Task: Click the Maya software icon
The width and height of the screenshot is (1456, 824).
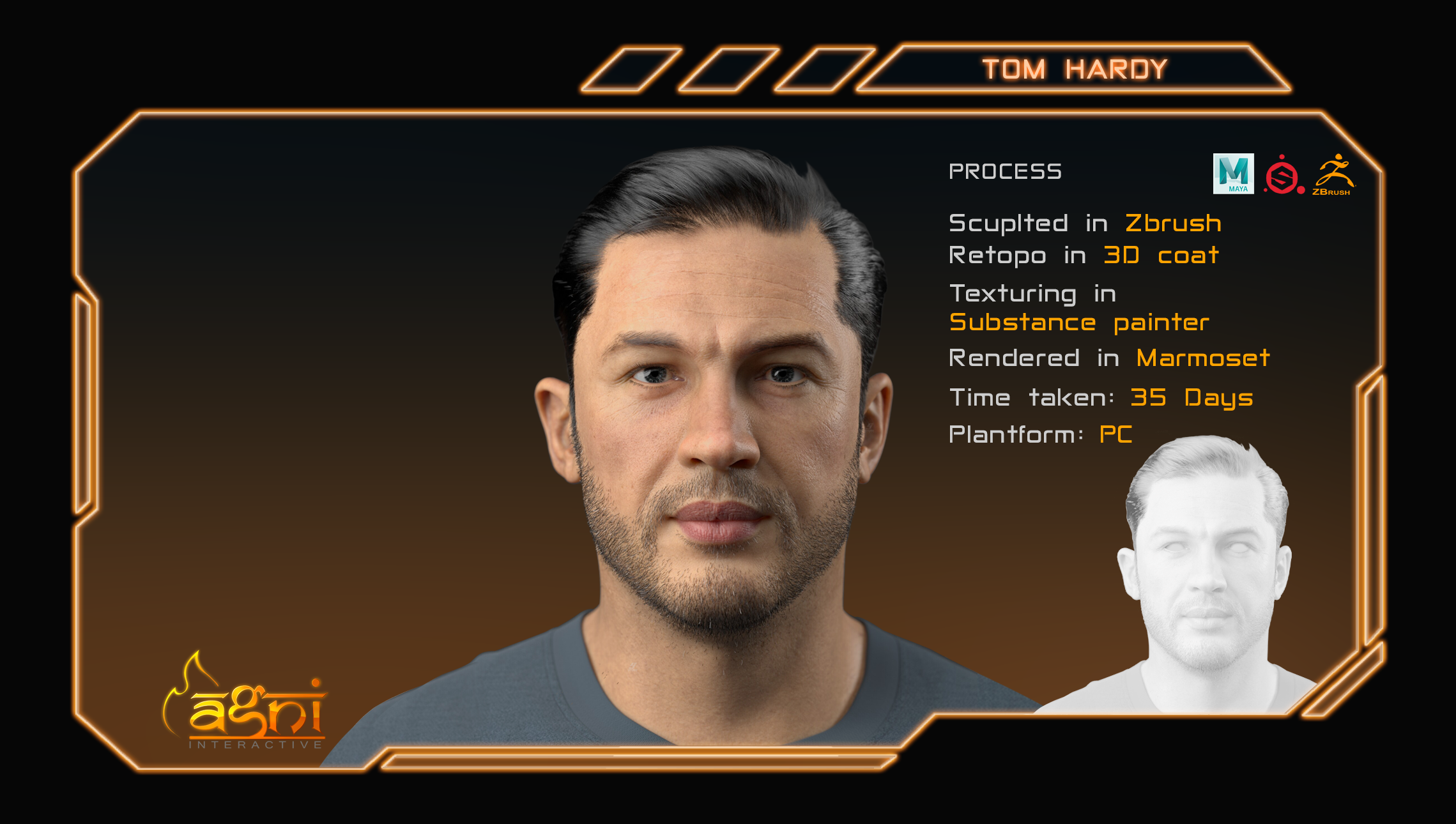Action: (x=1233, y=173)
